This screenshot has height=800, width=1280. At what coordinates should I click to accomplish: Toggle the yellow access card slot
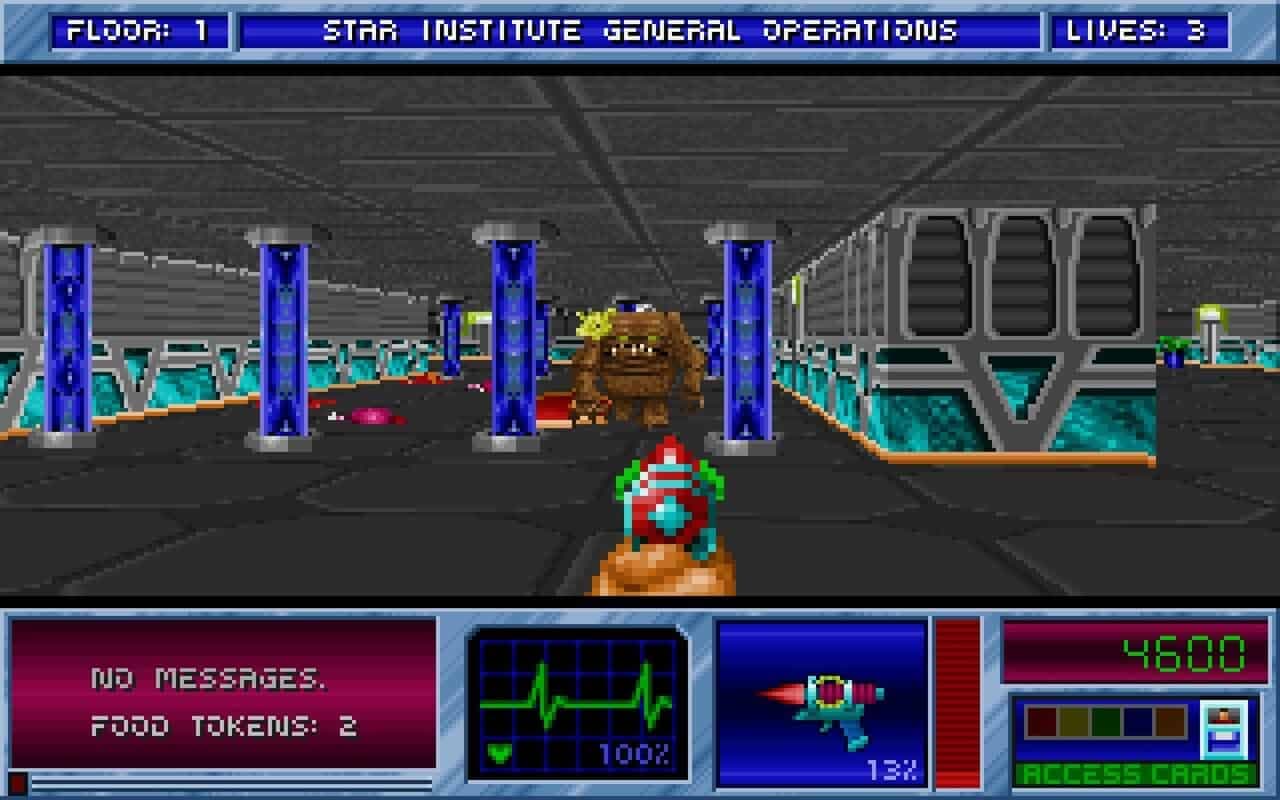tap(1073, 722)
